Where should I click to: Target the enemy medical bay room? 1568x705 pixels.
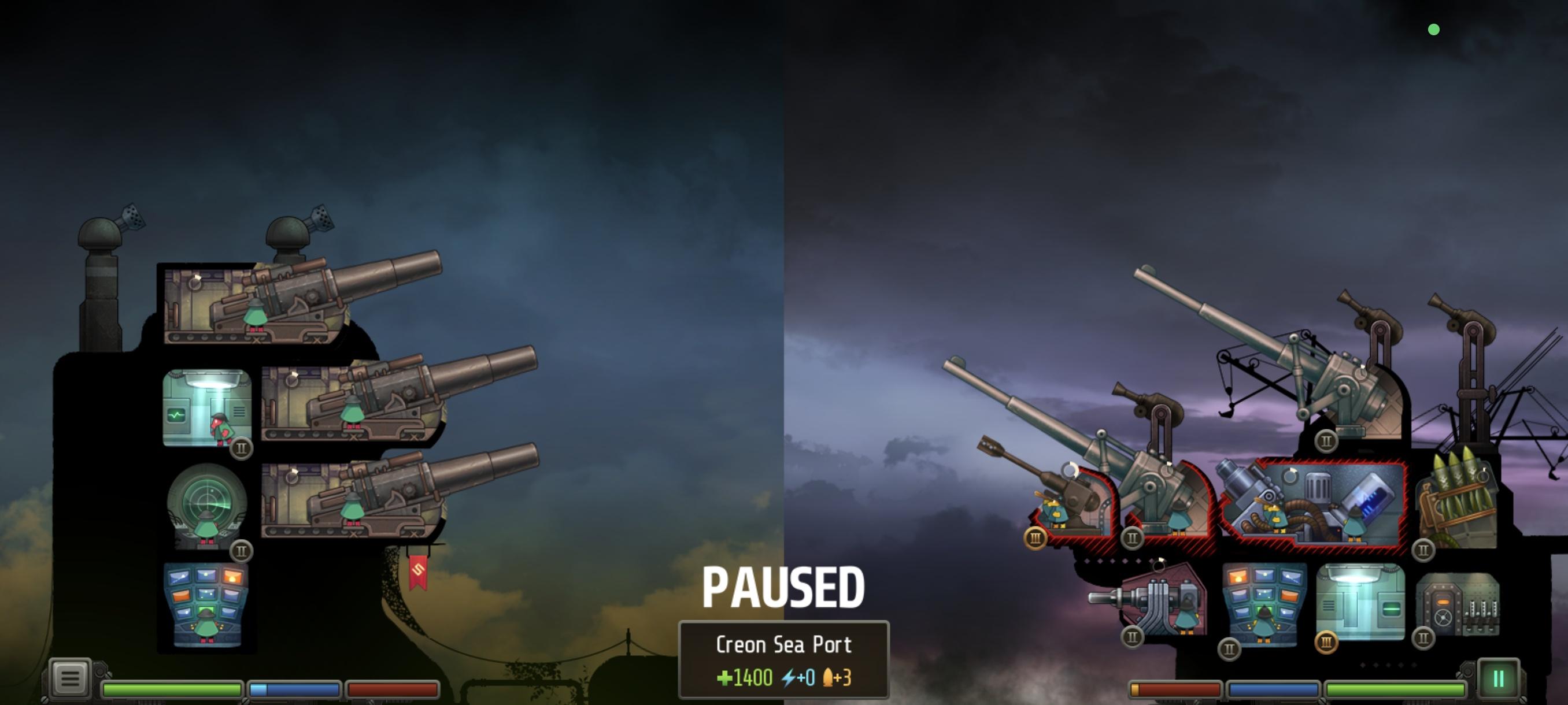tap(1360, 602)
